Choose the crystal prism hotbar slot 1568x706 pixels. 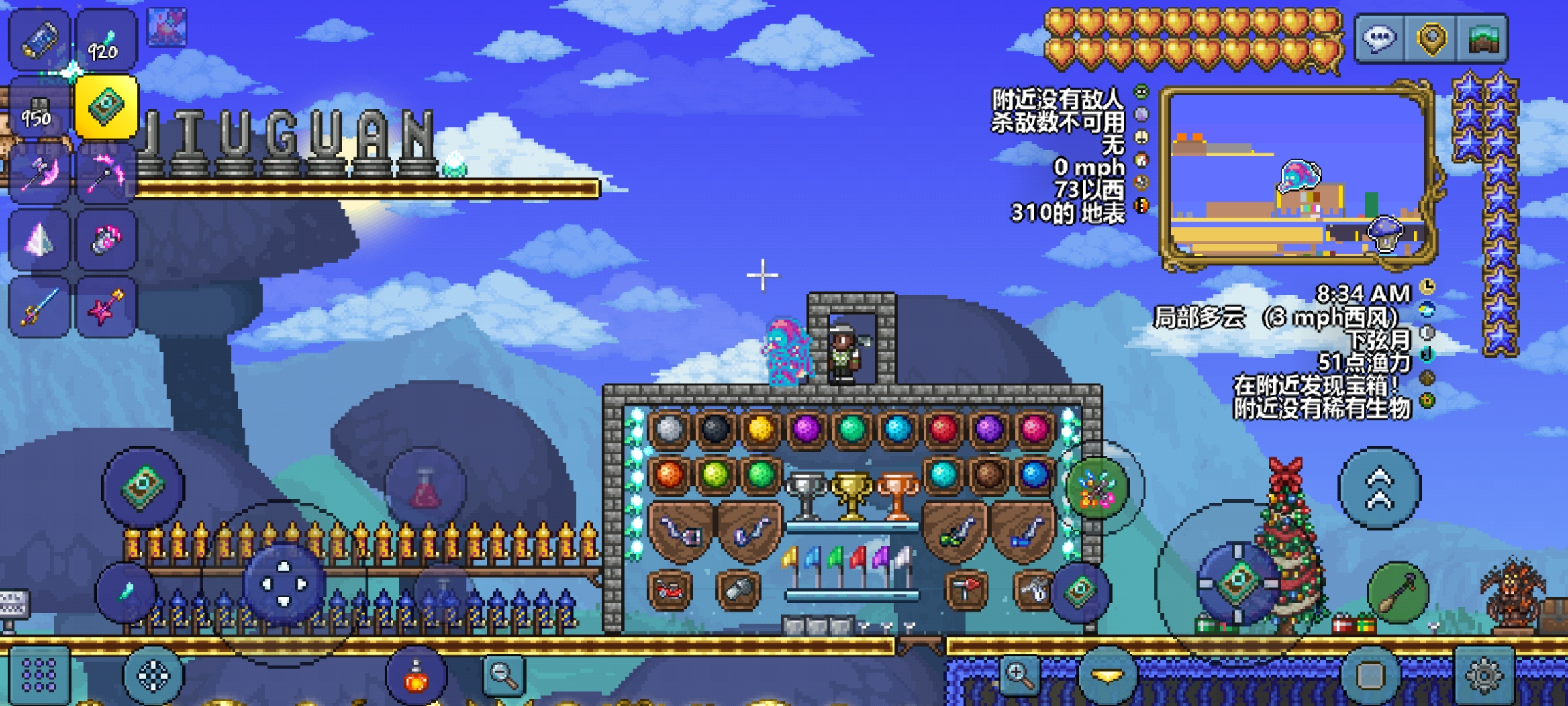tap(39, 240)
